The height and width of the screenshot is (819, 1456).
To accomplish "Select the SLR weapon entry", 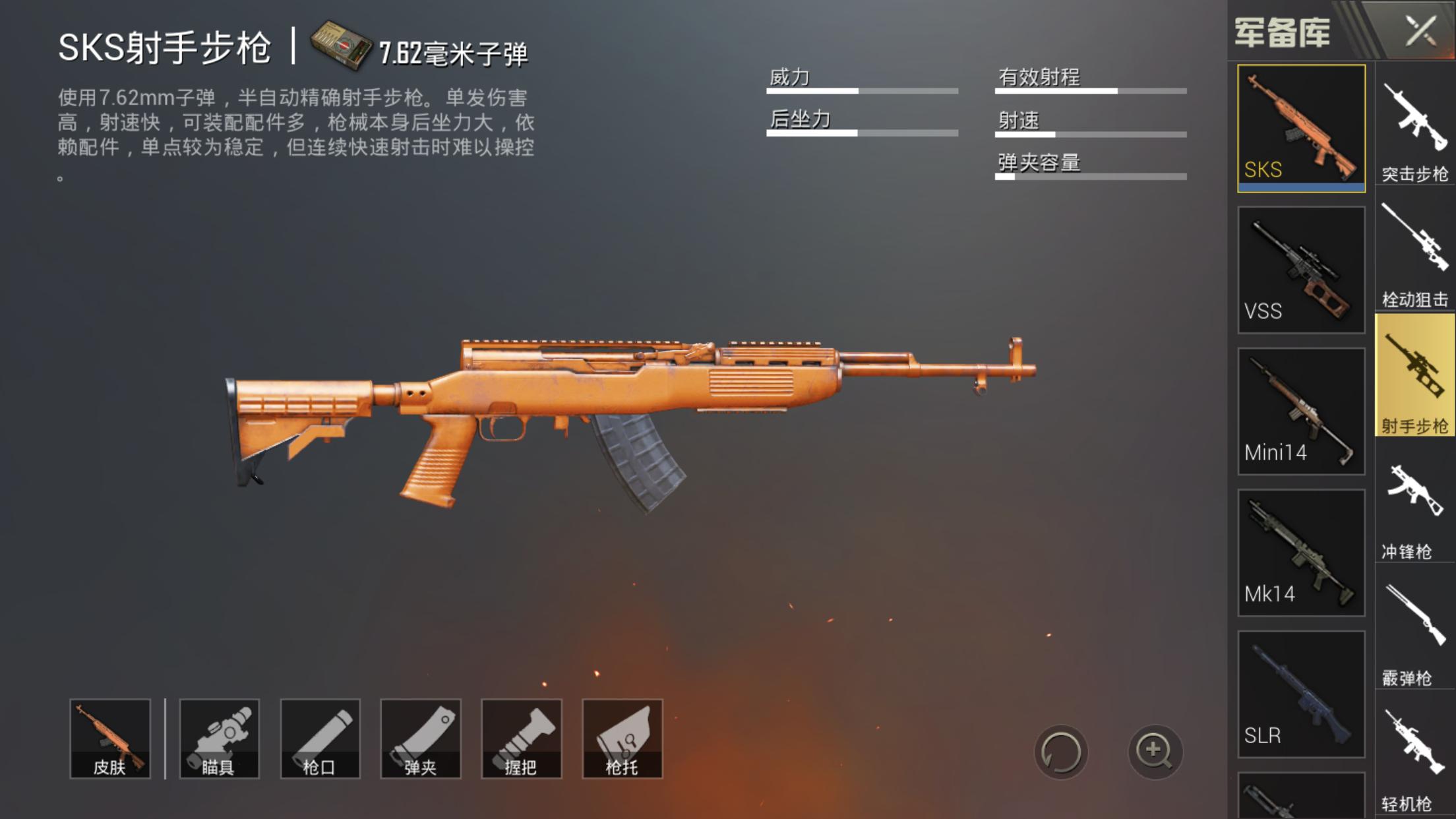I will tap(1302, 691).
